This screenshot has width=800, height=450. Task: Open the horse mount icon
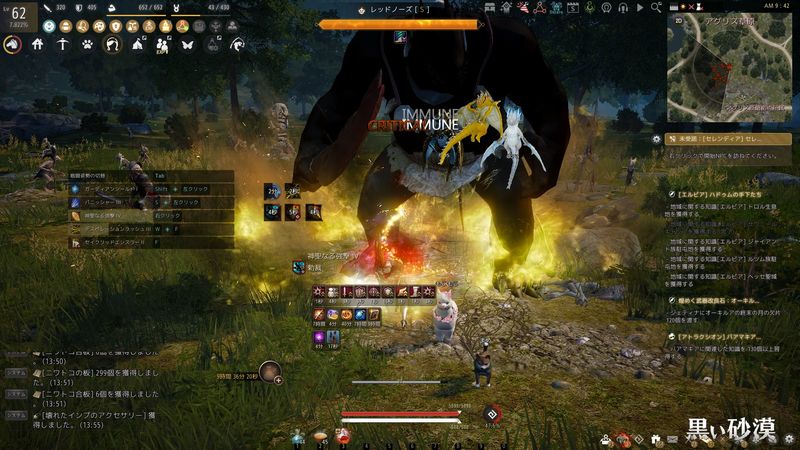(x=12, y=44)
